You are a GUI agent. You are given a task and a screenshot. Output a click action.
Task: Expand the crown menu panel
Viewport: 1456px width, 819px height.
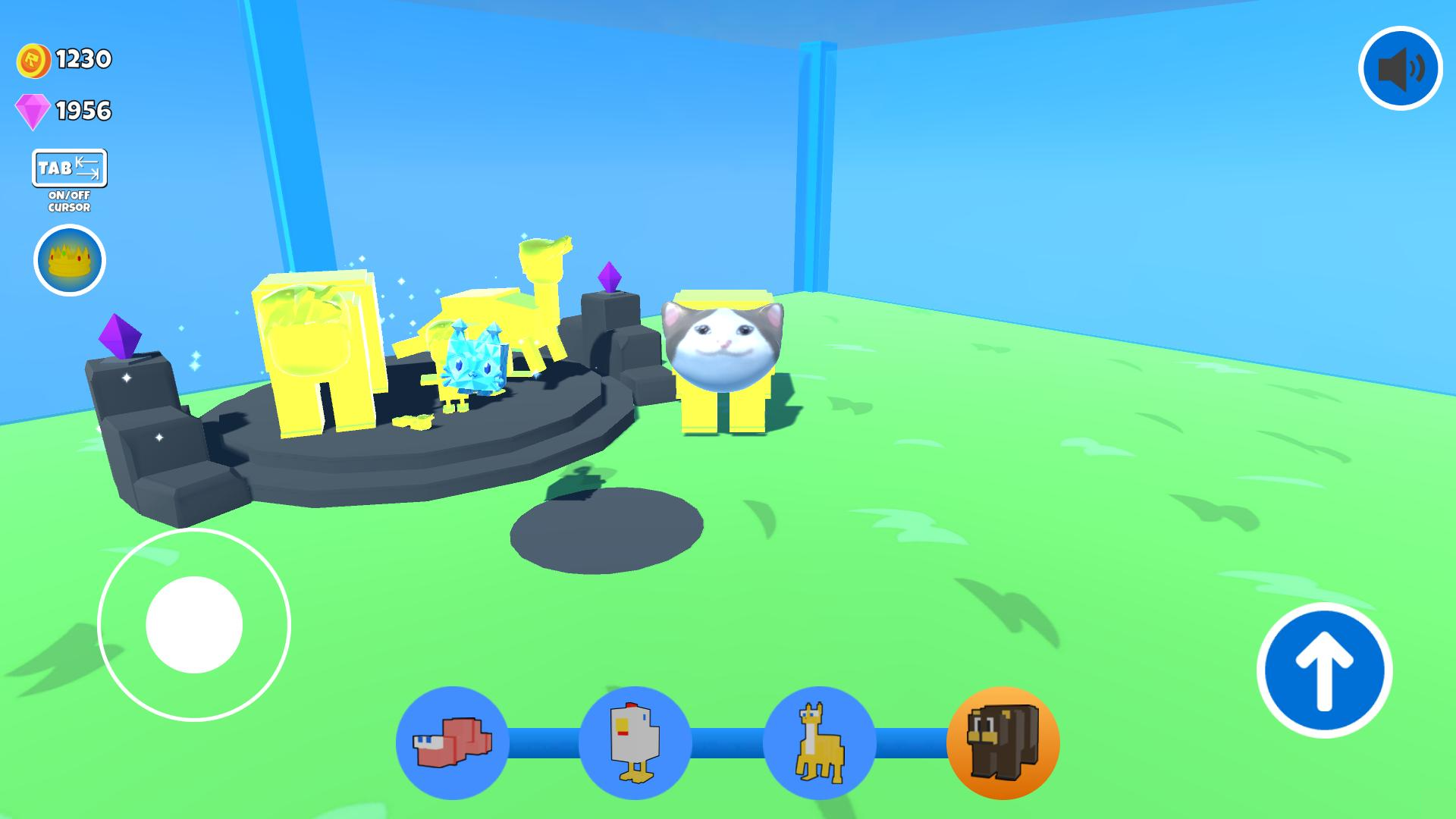pos(69,260)
